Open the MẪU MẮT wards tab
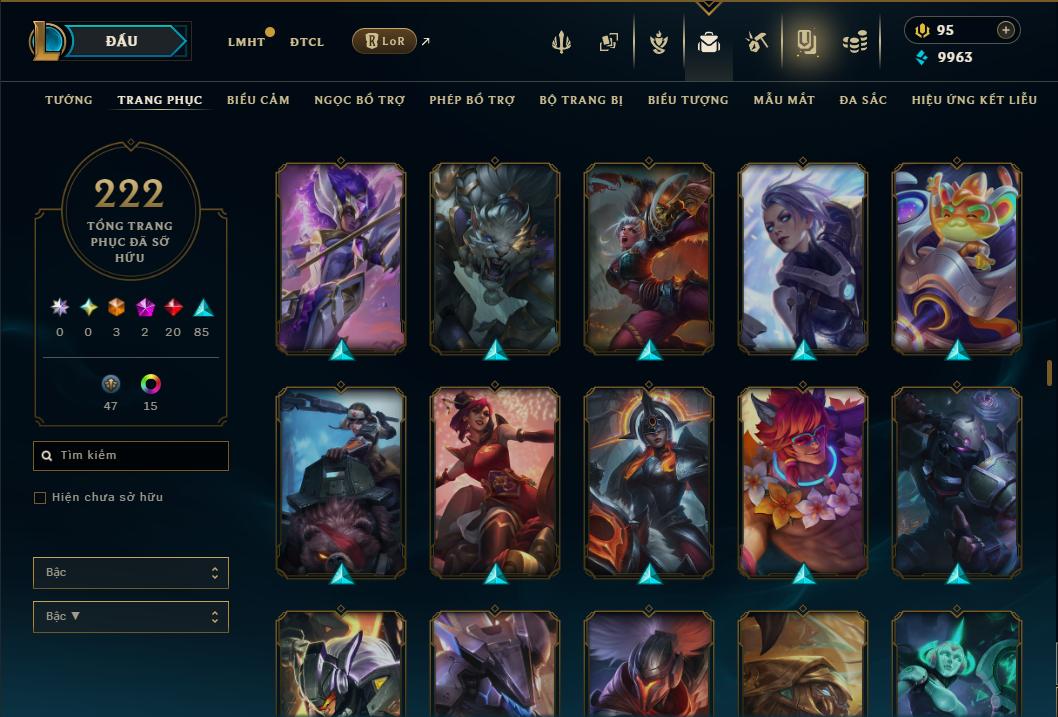The width and height of the screenshot is (1058, 717). coord(784,100)
